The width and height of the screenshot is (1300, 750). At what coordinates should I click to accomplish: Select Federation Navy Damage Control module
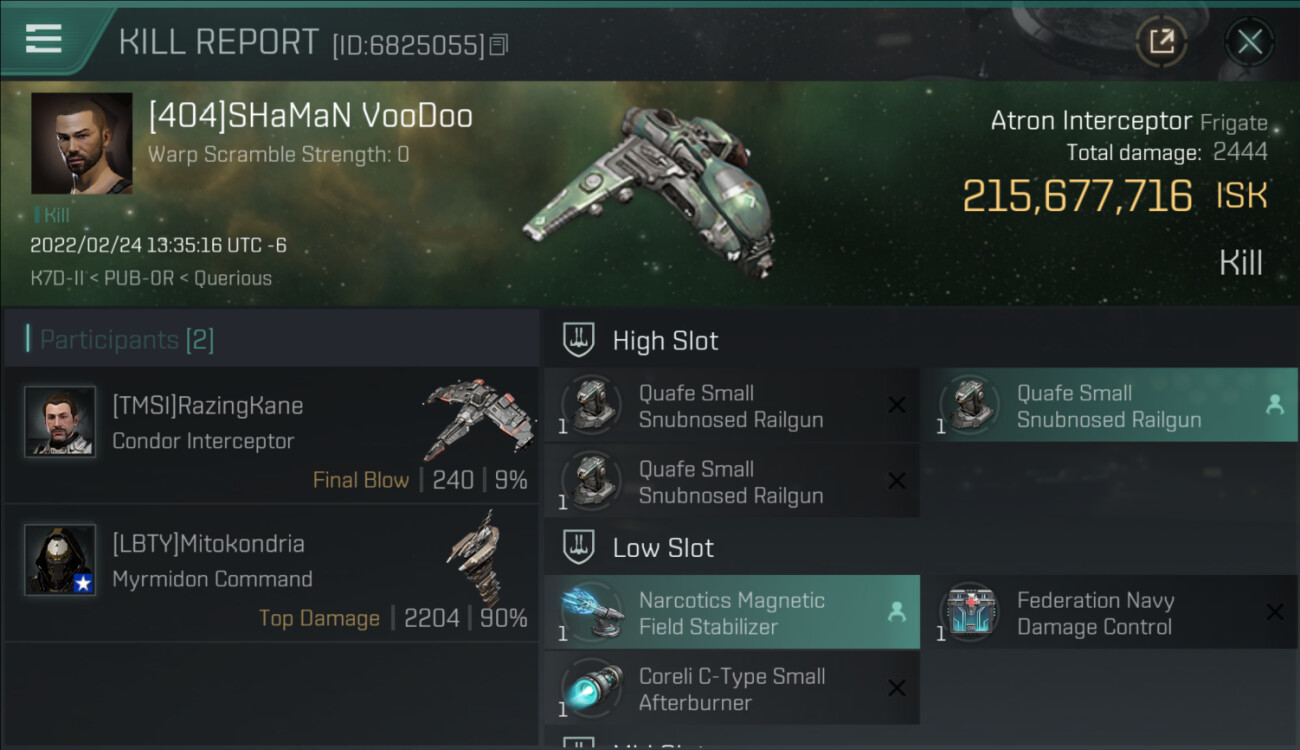pyautogui.click(x=1109, y=613)
